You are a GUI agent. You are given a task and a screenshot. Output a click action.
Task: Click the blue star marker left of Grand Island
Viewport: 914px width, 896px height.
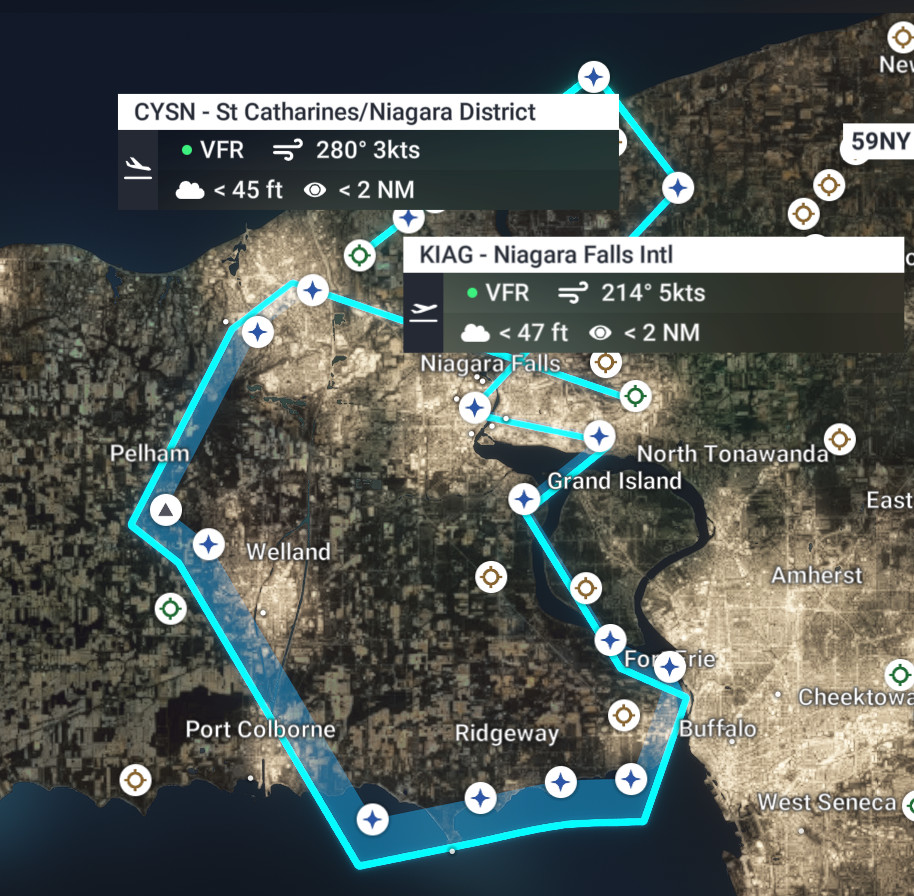[523, 498]
